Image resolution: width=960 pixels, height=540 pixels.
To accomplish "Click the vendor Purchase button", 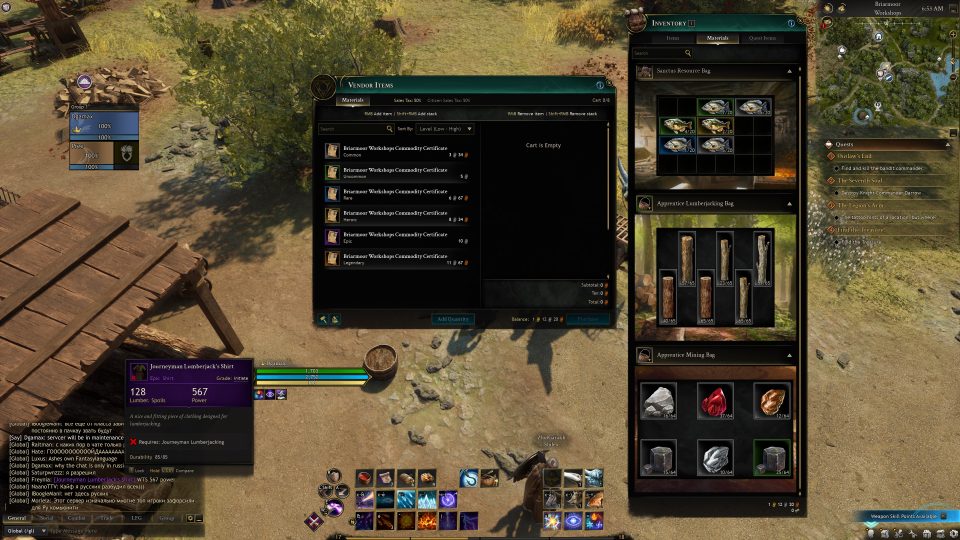I will coord(587,319).
